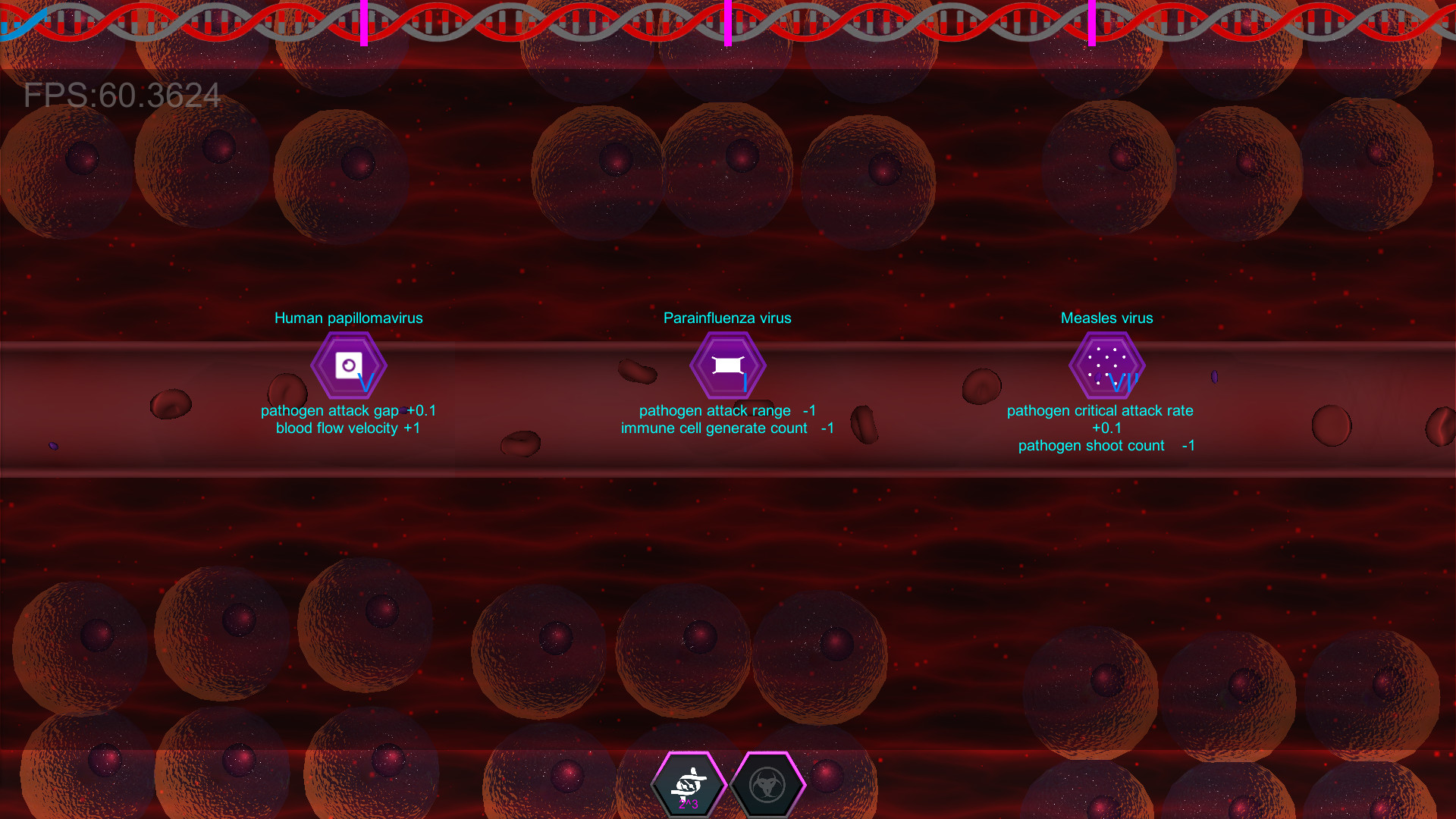This screenshot has width=1456, height=819.
Task: Click the 2^3 mutation hexagon at the bottom
Action: (689, 785)
